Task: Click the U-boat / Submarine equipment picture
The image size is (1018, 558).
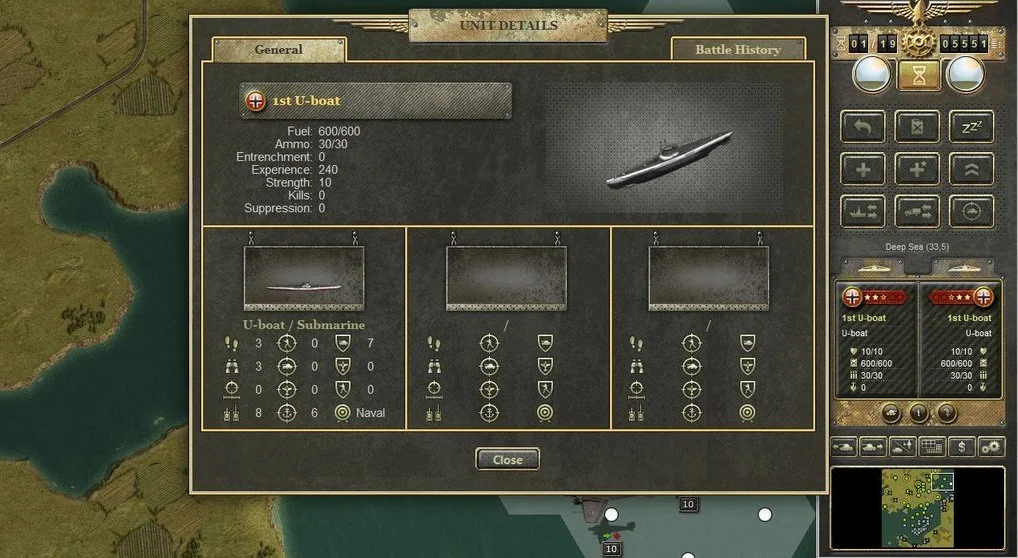Action: (304, 278)
